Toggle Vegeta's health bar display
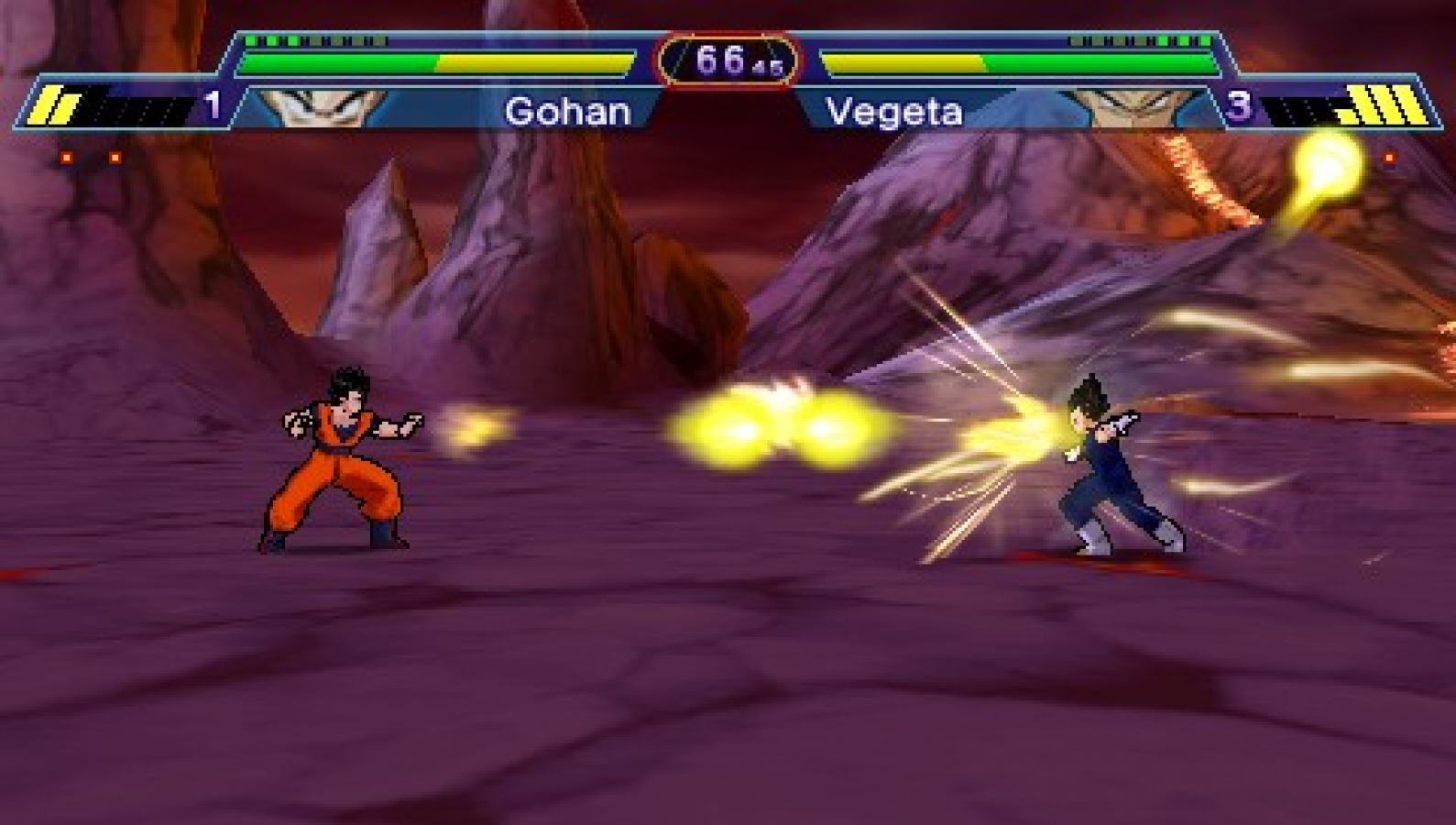 [1017, 64]
